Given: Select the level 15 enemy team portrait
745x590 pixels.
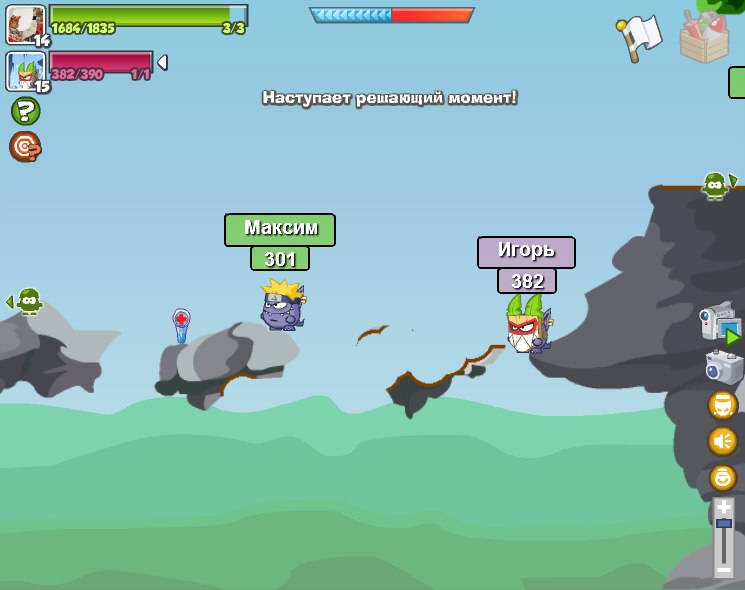Looking at the screenshot, I should [25, 71].
